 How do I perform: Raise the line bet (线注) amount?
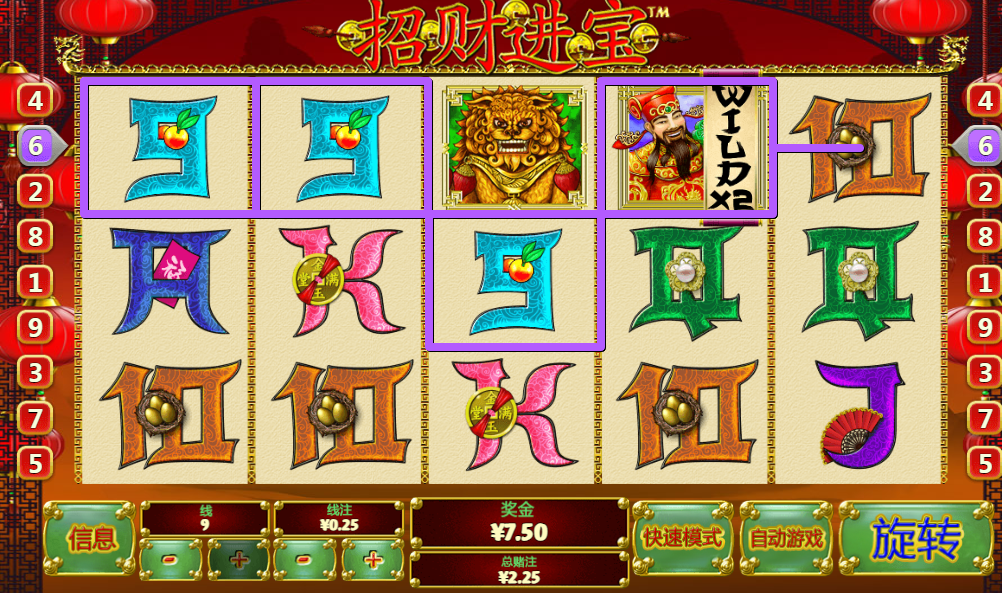click(372, 560)
